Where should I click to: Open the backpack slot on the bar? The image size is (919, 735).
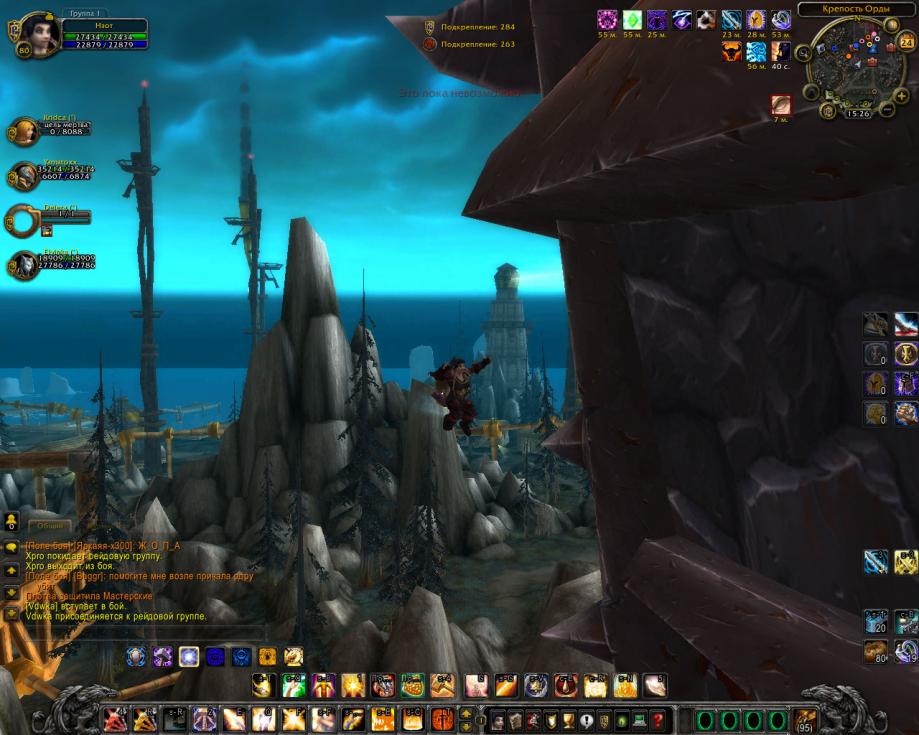click(x=806, y=719)
